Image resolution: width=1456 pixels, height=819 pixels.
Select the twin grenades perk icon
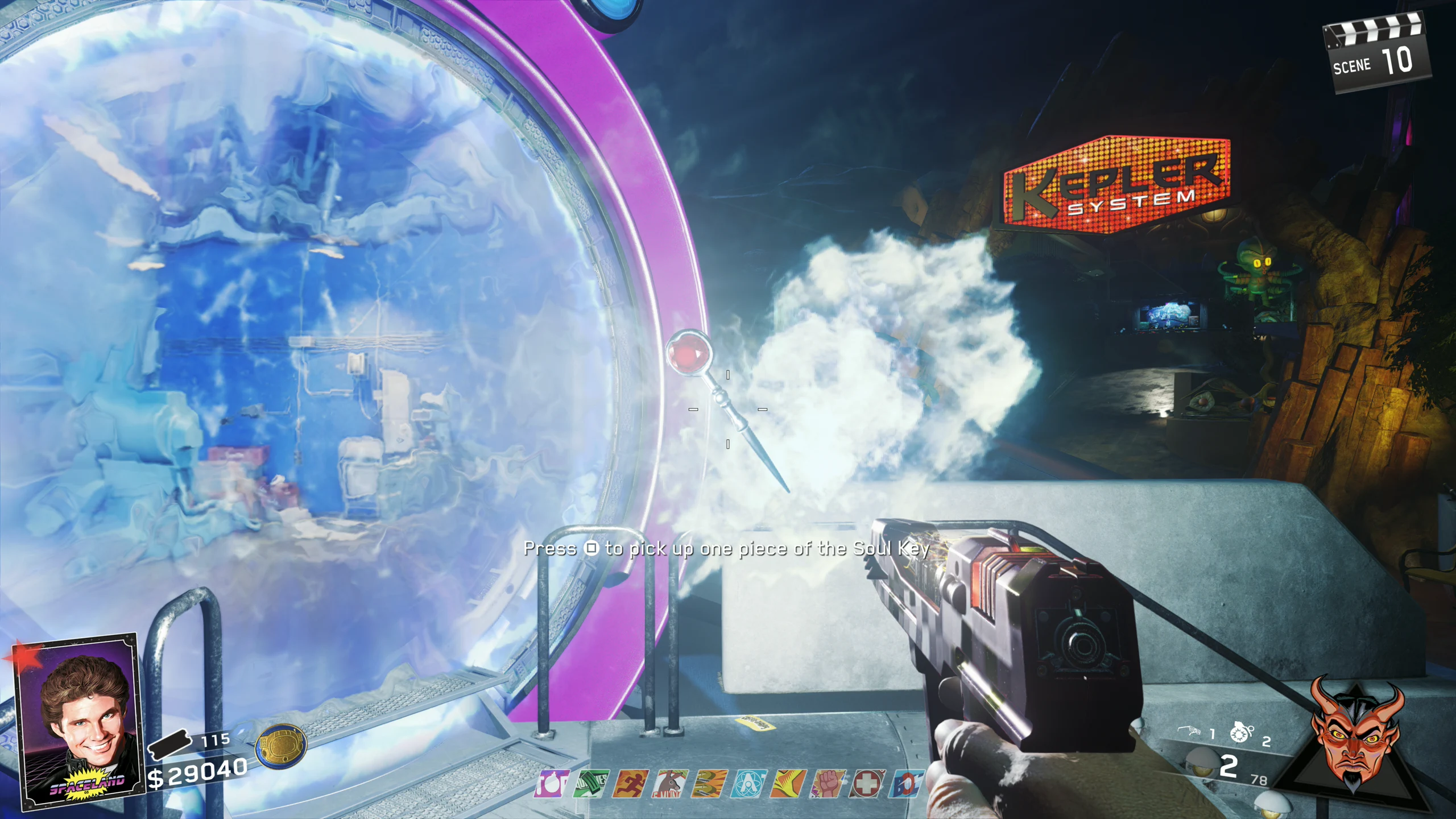coord(710,784)
